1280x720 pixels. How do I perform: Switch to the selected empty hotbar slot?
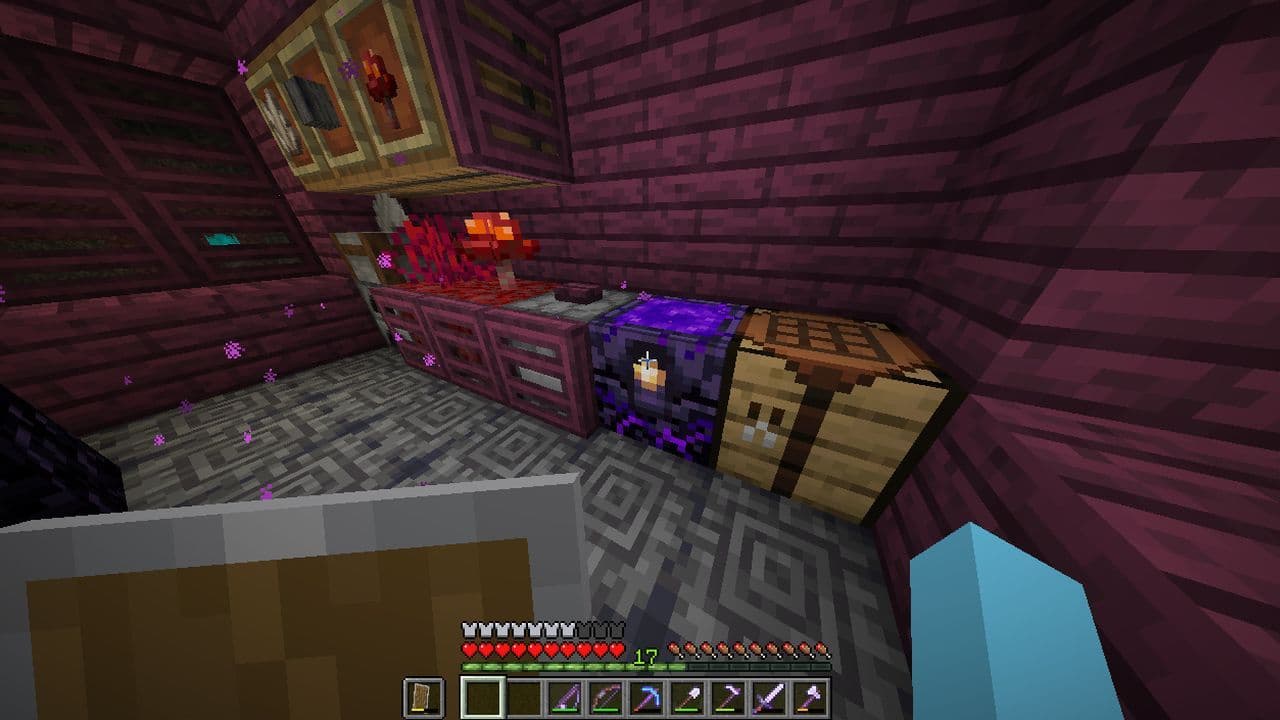coord(483,692)
